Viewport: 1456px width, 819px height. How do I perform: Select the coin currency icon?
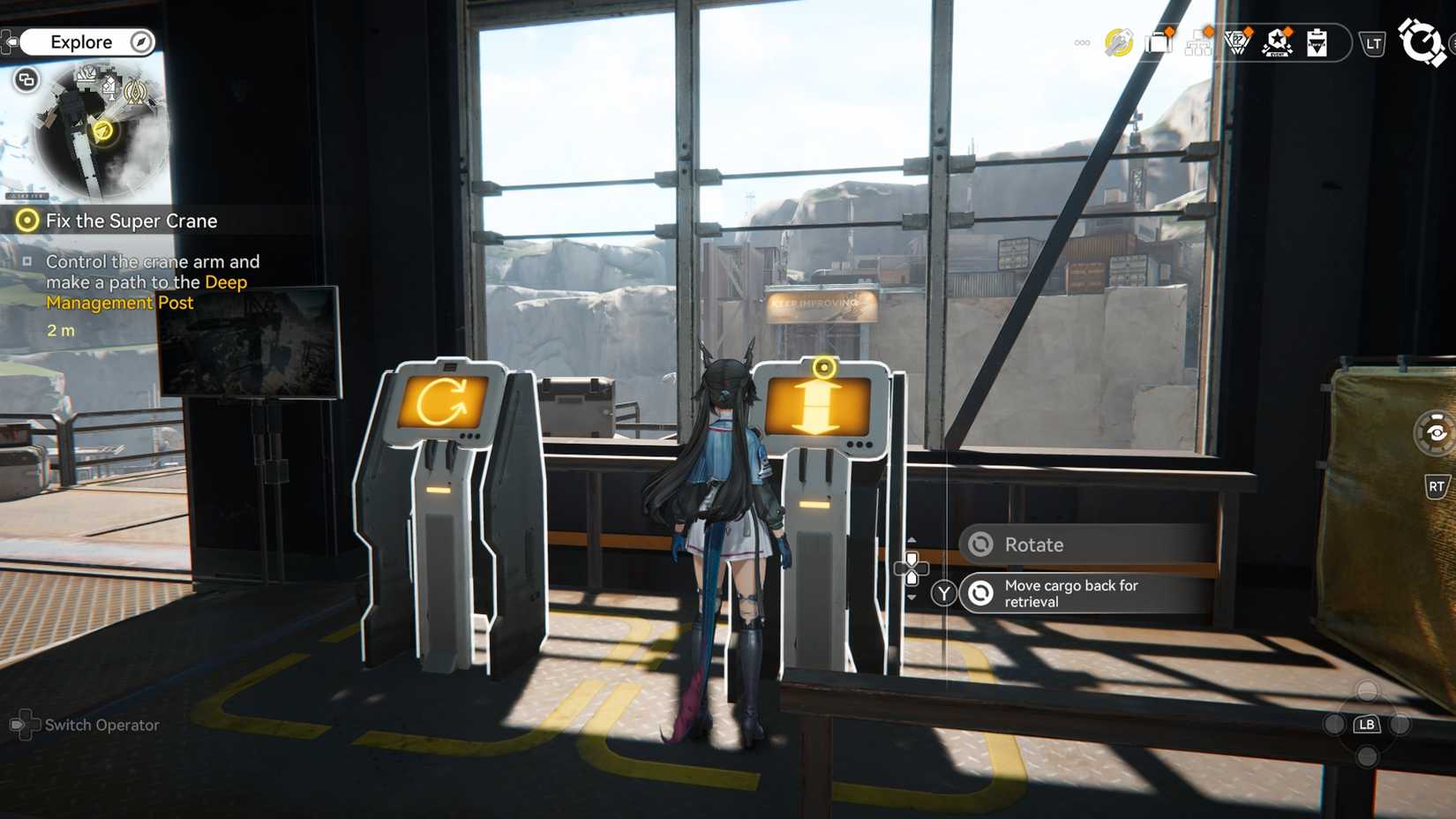point(1116,41)
